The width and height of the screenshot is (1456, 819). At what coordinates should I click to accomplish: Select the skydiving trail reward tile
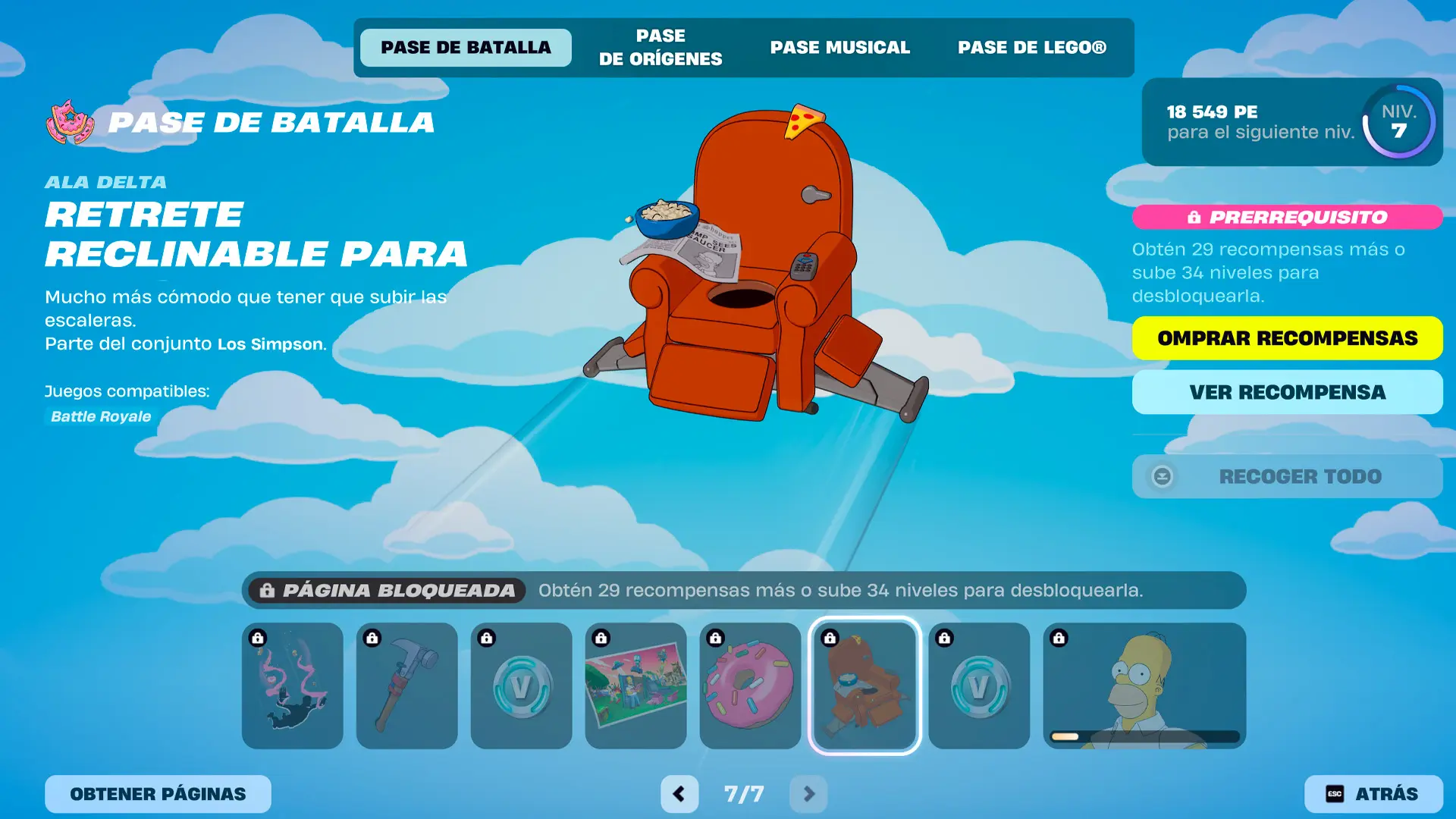[292, 686]
